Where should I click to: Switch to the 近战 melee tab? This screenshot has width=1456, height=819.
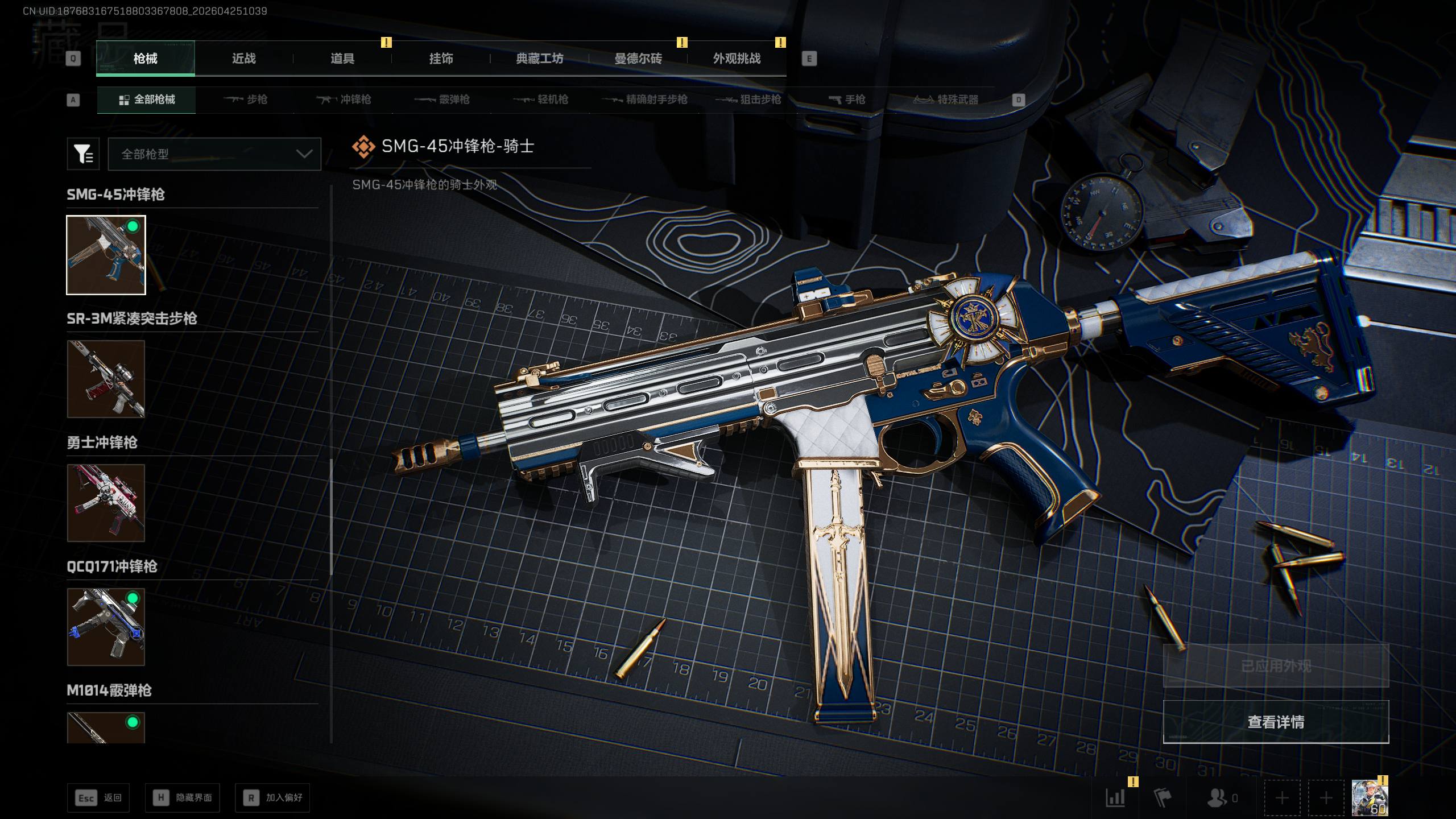[243, 59]
